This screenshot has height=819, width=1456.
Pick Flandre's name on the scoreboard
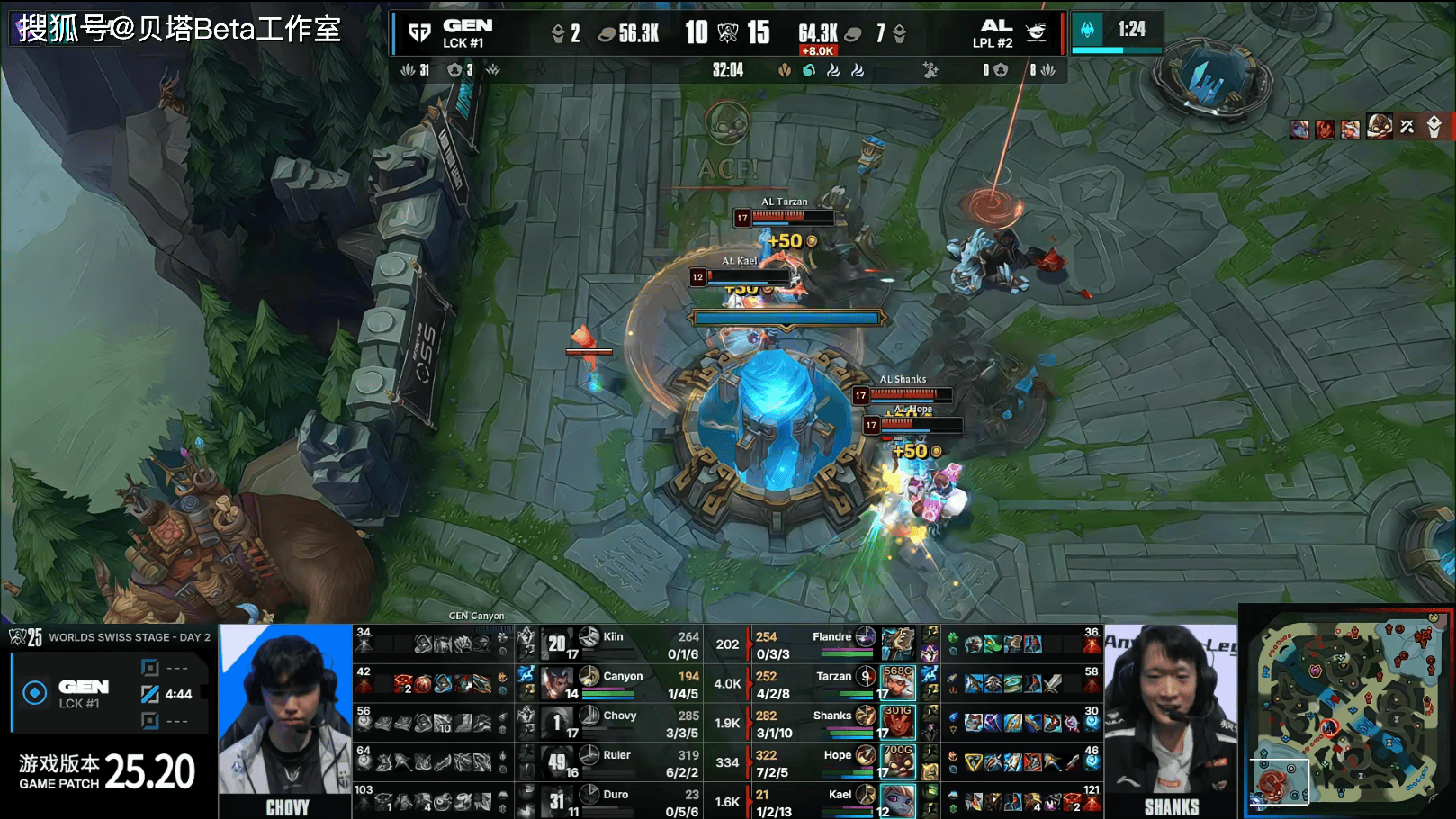click(x=831, y=637)
